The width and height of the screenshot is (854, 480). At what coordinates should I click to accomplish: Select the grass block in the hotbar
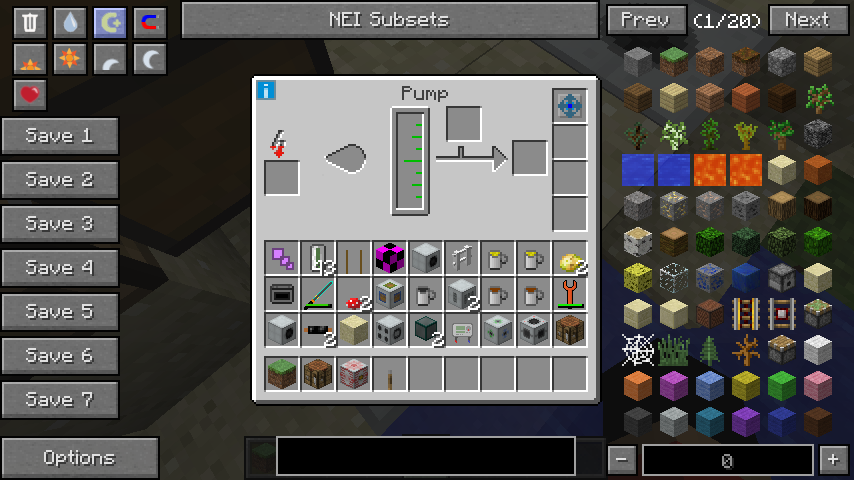282,374
